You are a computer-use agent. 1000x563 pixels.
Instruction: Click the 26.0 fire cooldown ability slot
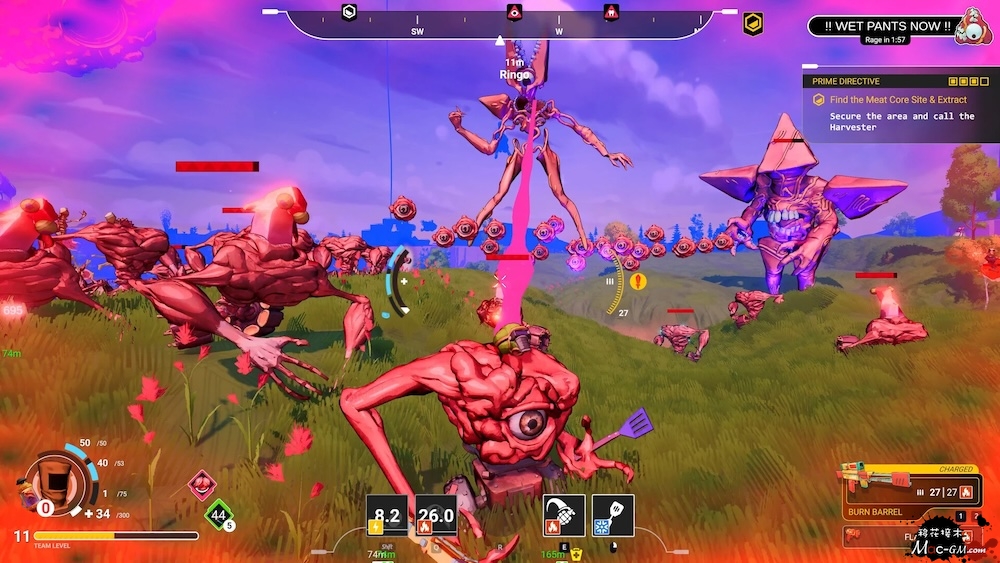click(436, 516)
